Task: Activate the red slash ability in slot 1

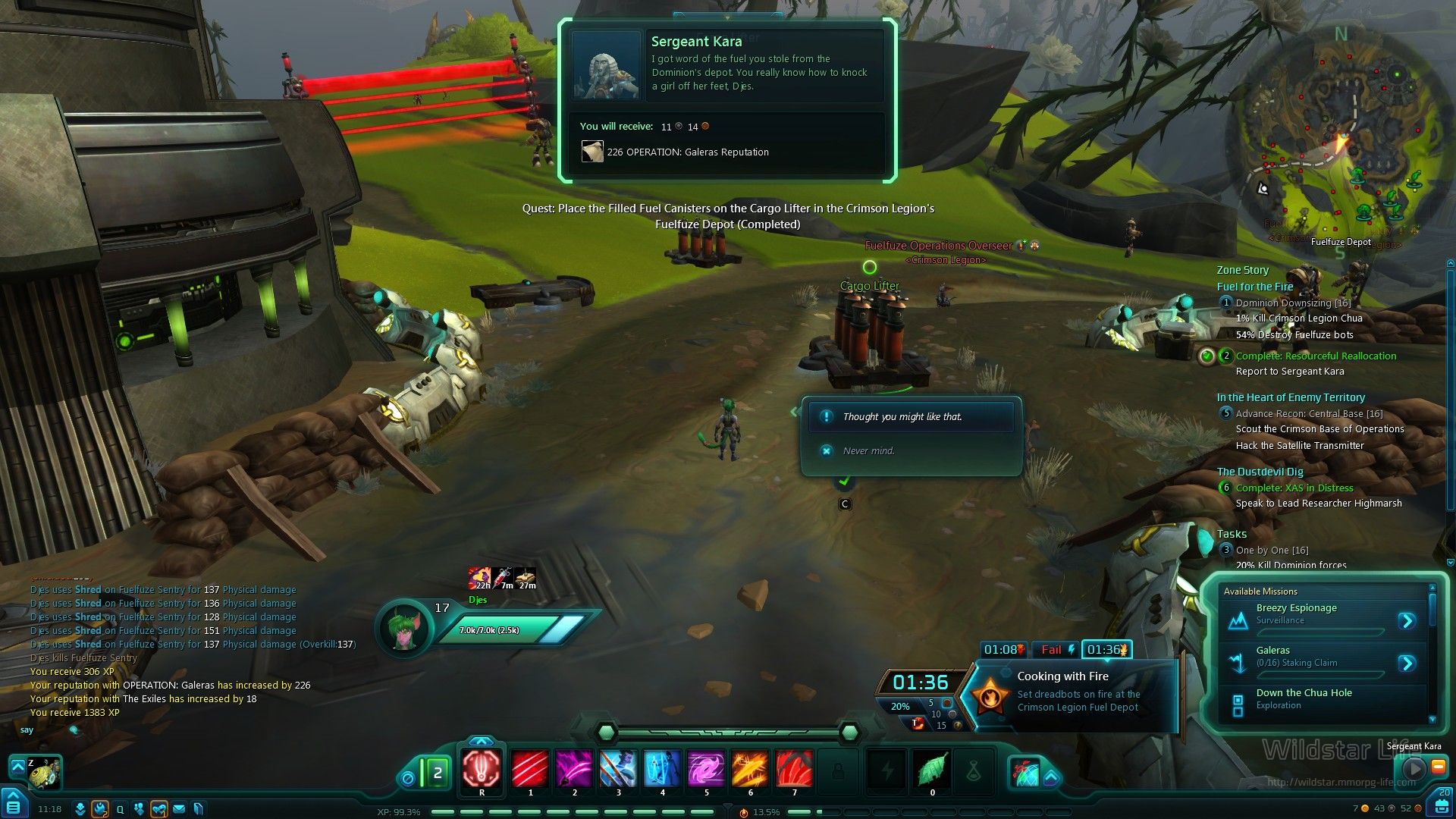Action: coord(530,769)
